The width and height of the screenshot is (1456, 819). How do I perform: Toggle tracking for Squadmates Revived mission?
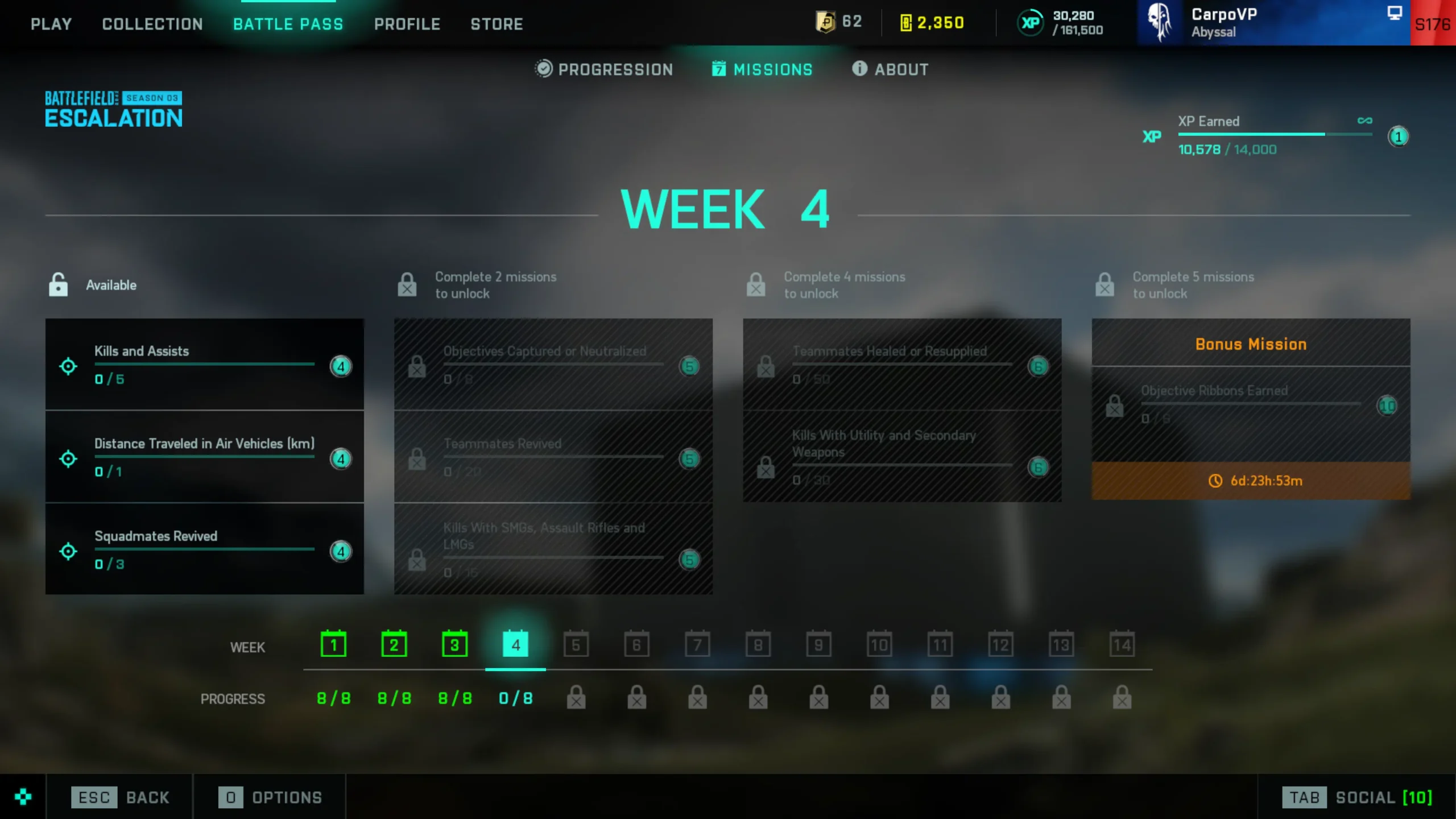pos(68,551)
